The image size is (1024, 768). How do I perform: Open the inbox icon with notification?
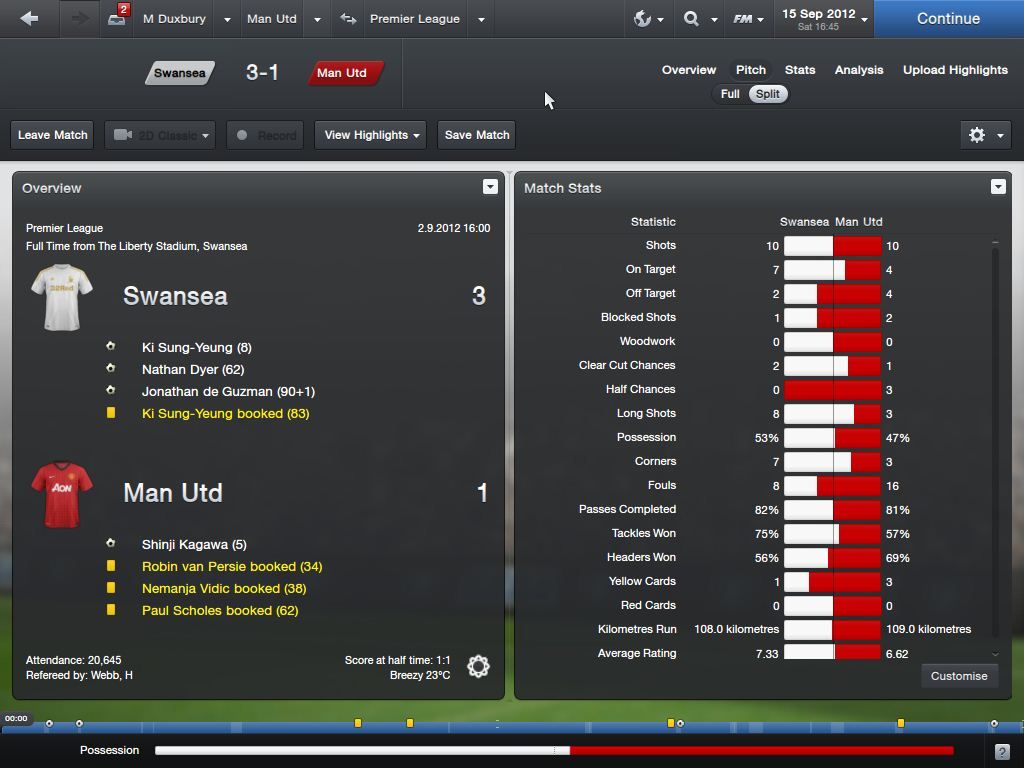point(117,19)
